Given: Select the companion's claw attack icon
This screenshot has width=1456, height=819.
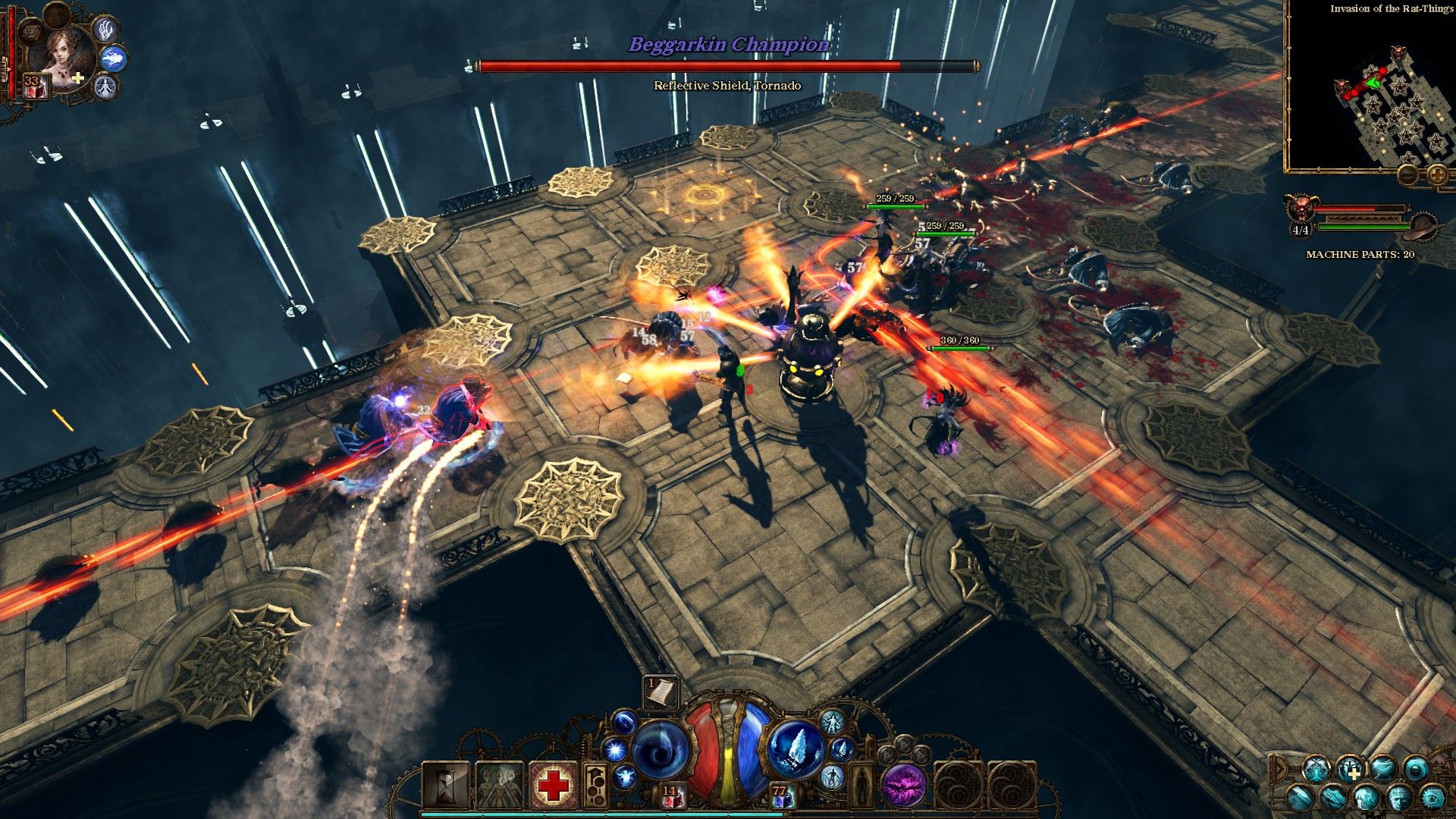Looking at the screenshot, I should 105,29.
